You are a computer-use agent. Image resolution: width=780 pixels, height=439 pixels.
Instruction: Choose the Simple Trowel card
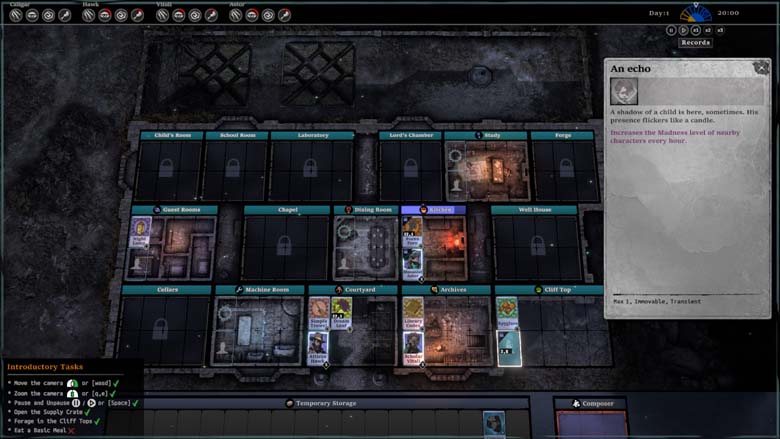318,313
